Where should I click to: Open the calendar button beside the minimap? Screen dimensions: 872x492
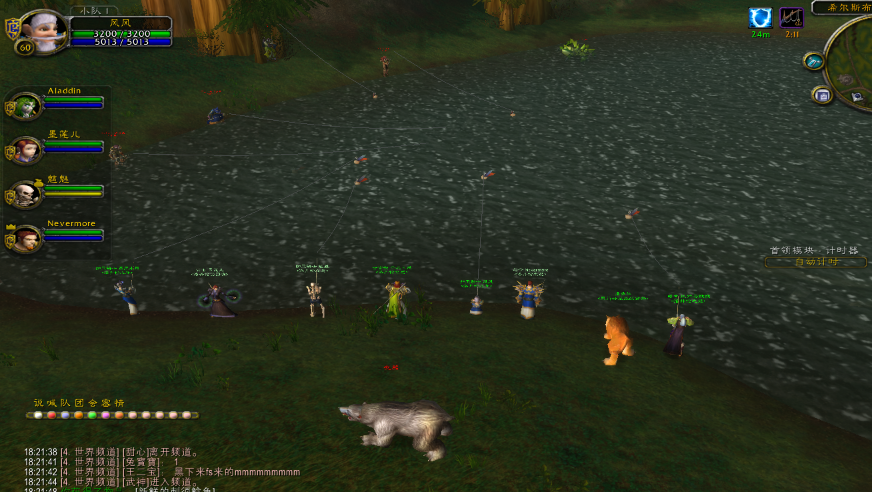822,95
